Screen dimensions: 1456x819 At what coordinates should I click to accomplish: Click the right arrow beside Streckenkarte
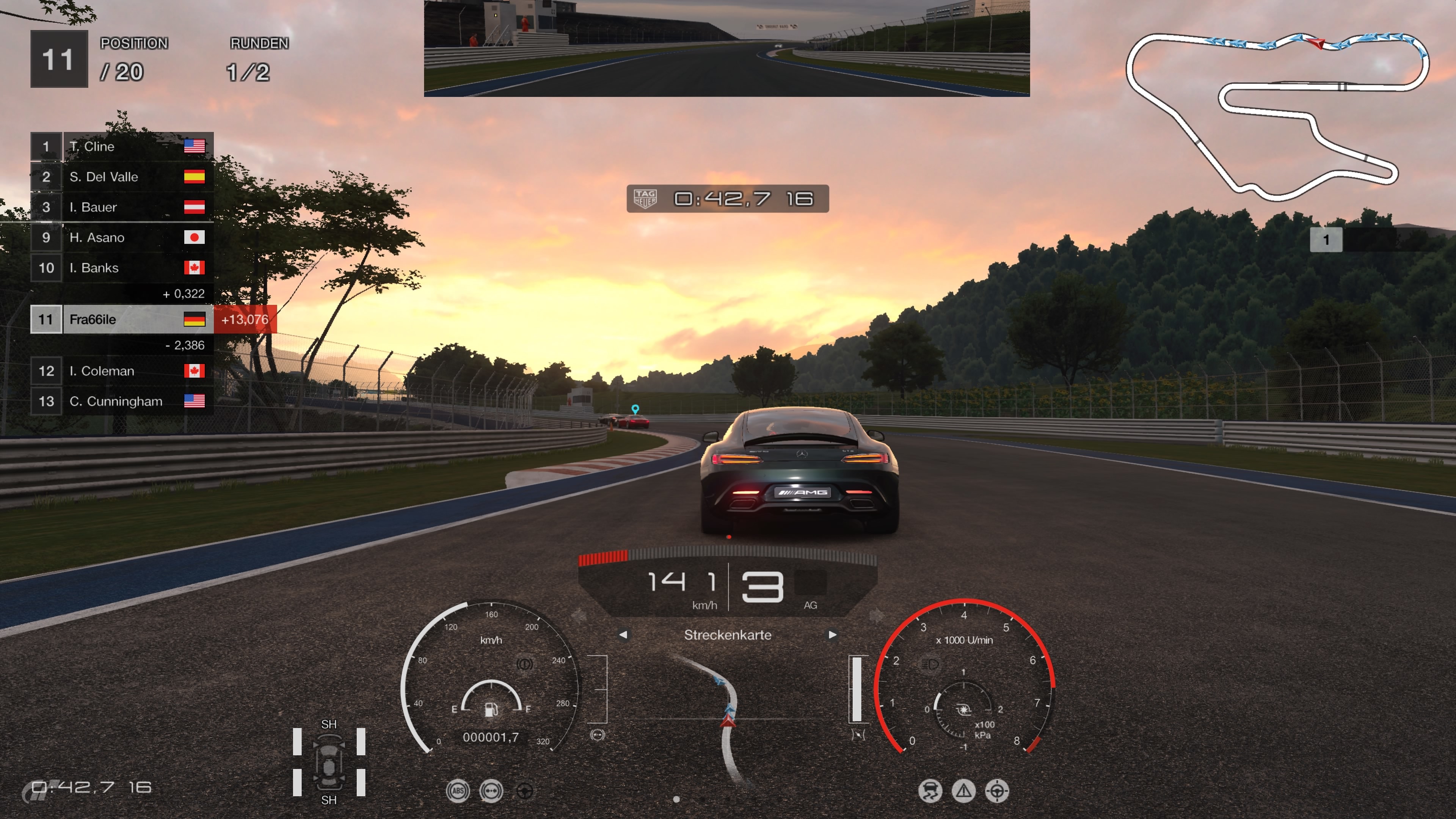pos(832,635)
